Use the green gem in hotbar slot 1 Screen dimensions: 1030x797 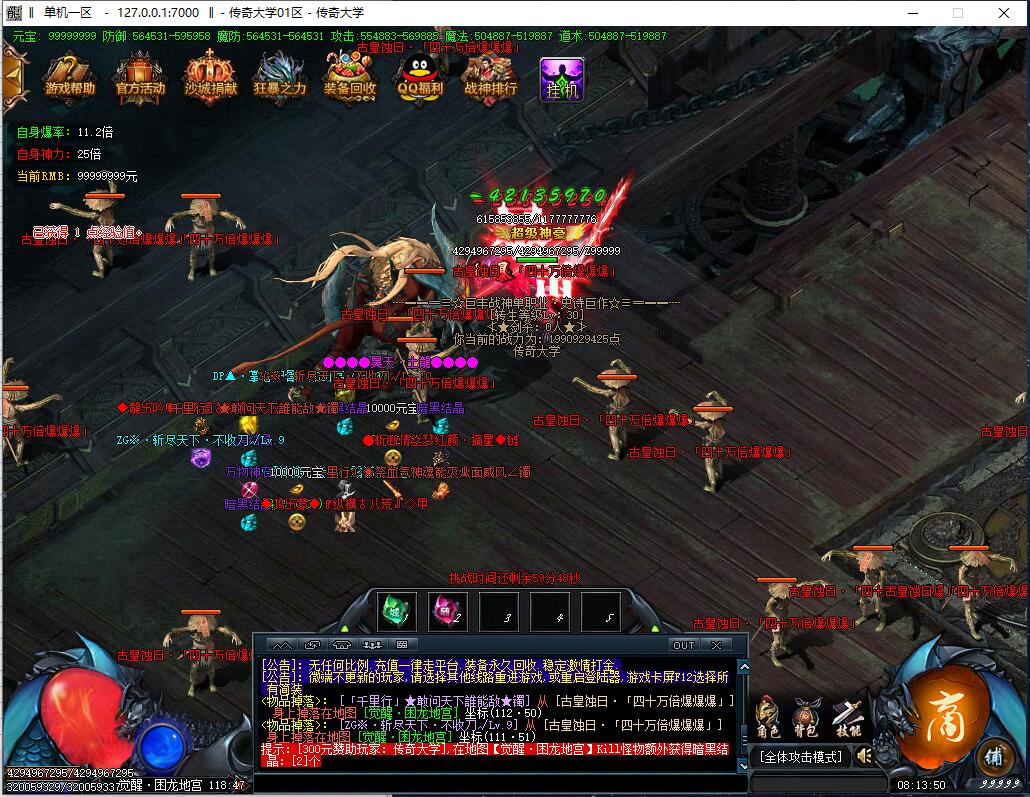point(397,611)
